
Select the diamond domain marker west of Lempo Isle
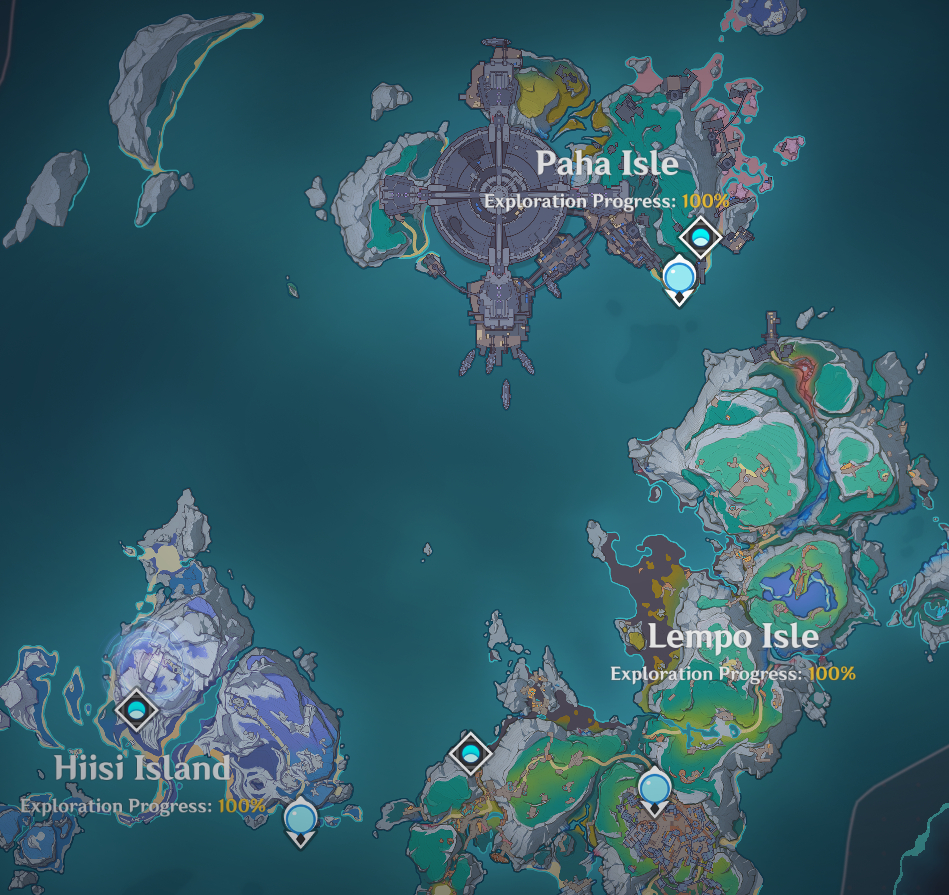(x=469, y=753)
